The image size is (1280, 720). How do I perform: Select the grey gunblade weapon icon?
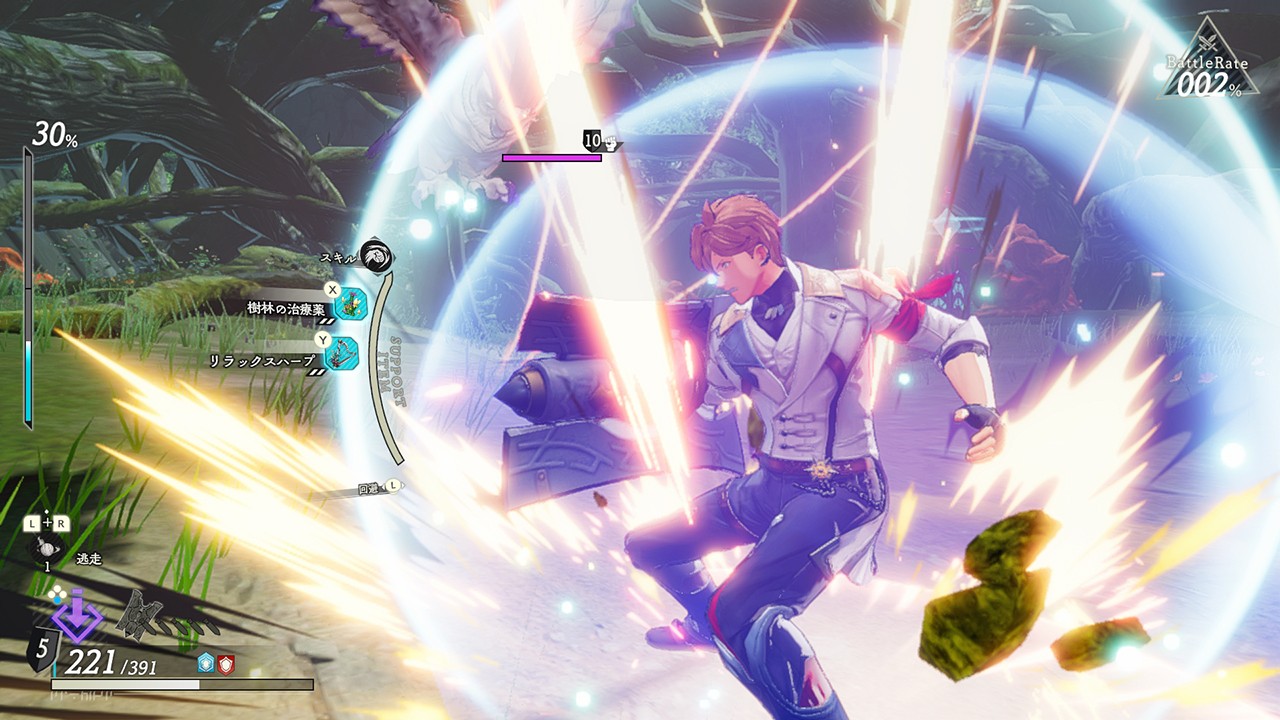pyautogui.click(x=140, y=613)
